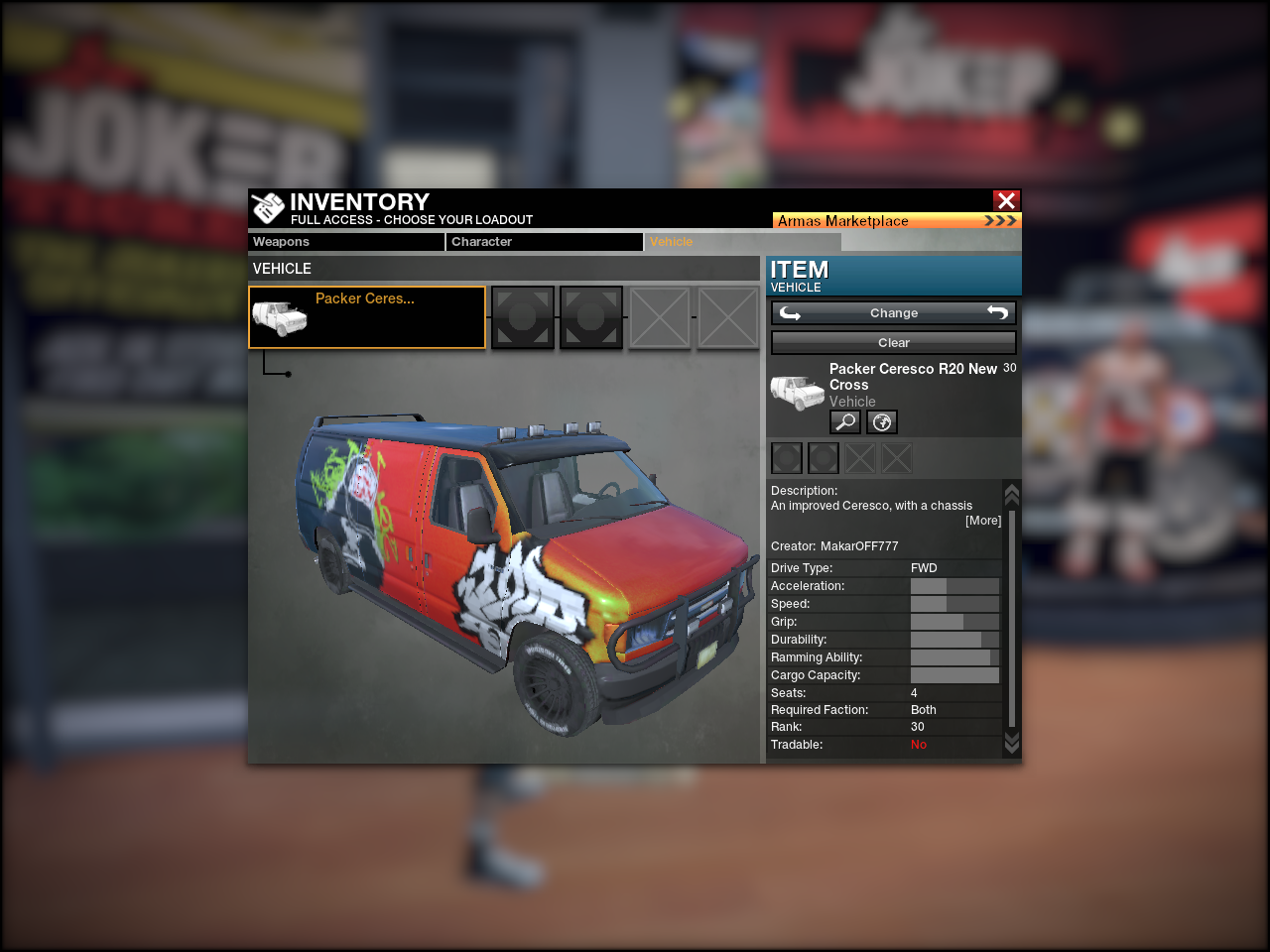The height and width of the screenshot is (952, 1270).
Task: Switch to the Weapons tab
Action: pos(345,242)
